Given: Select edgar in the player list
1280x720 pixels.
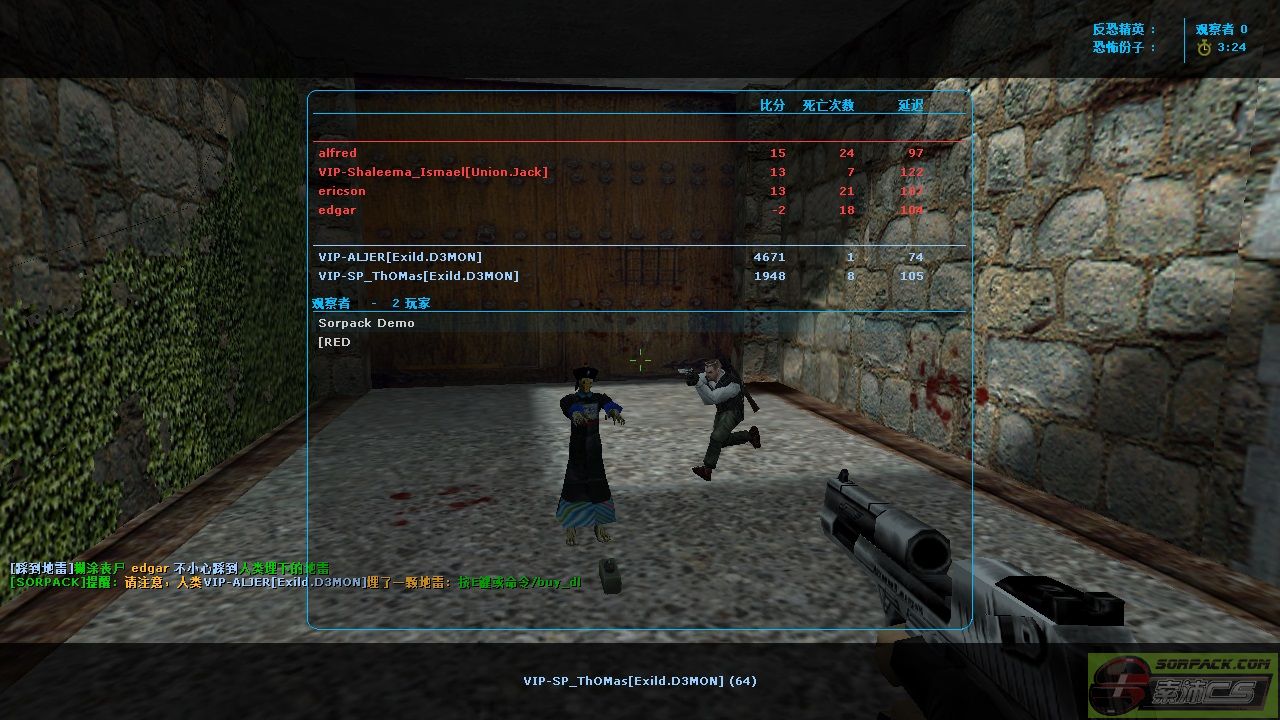Looking at the screenshot, I should pos(337,210).
